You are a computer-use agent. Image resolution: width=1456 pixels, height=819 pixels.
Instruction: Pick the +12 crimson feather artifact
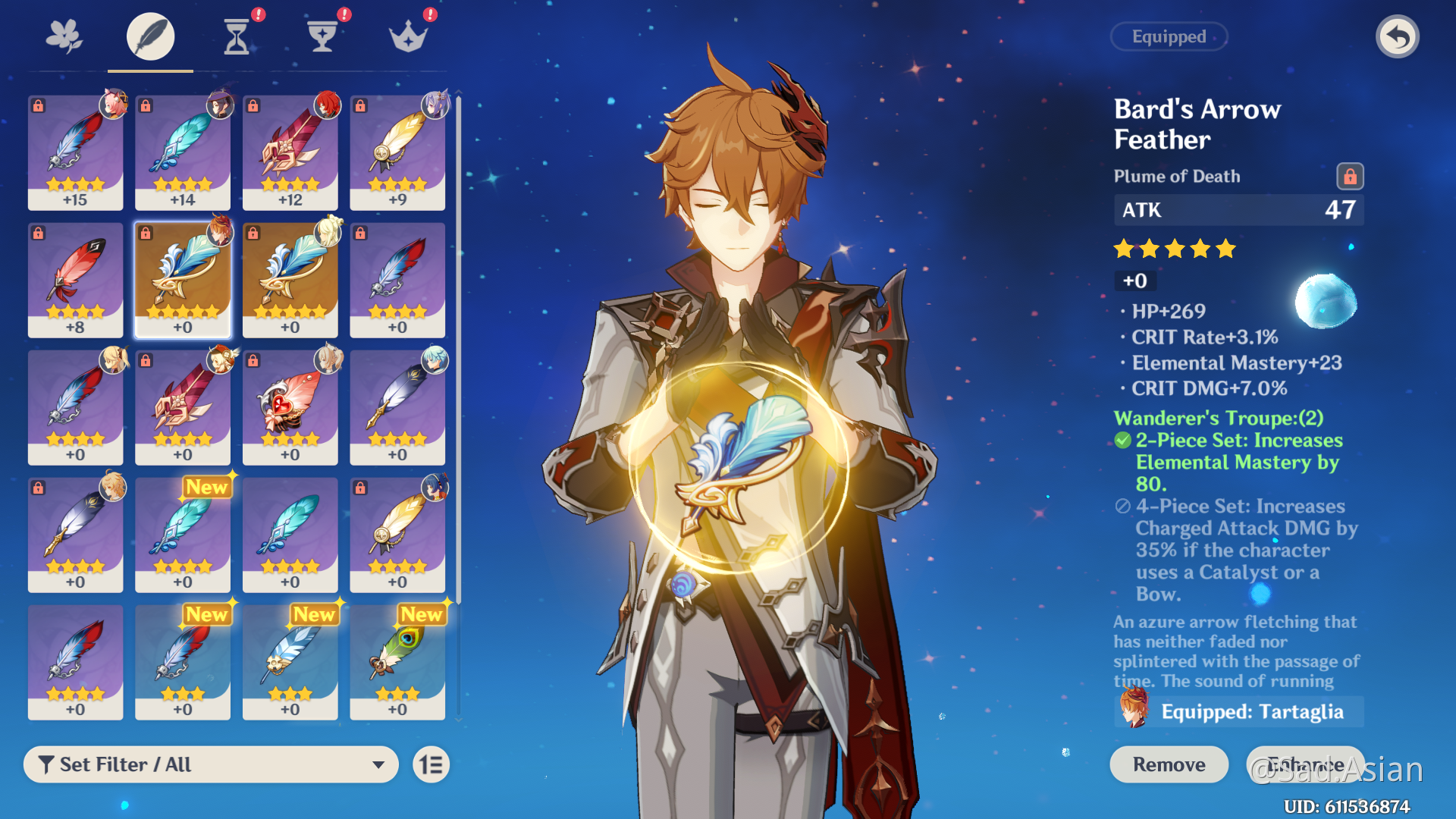(290, 152)
